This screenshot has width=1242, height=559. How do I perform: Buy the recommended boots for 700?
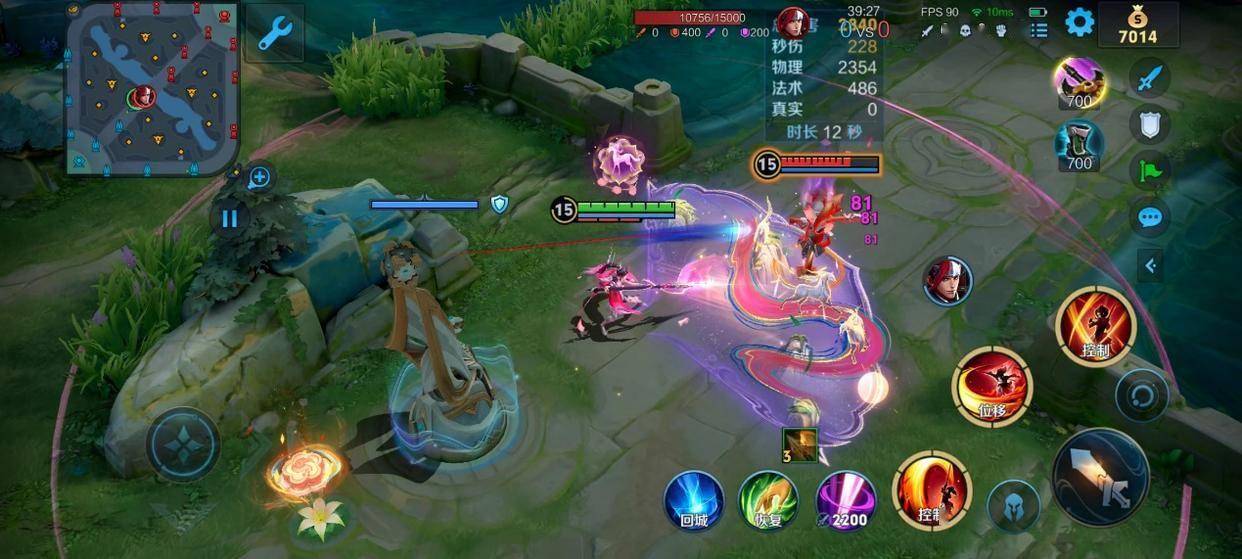coord(1079,143)
